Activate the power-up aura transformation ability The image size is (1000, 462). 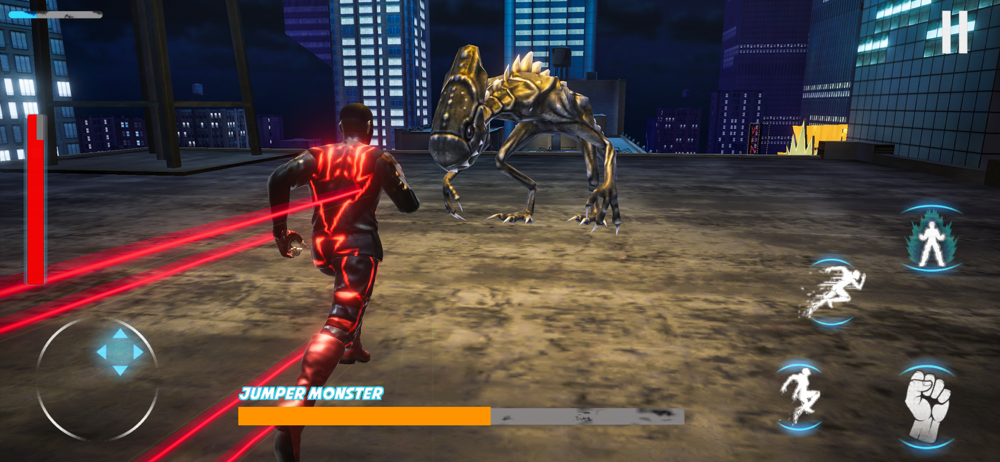[x=932, y=240]
